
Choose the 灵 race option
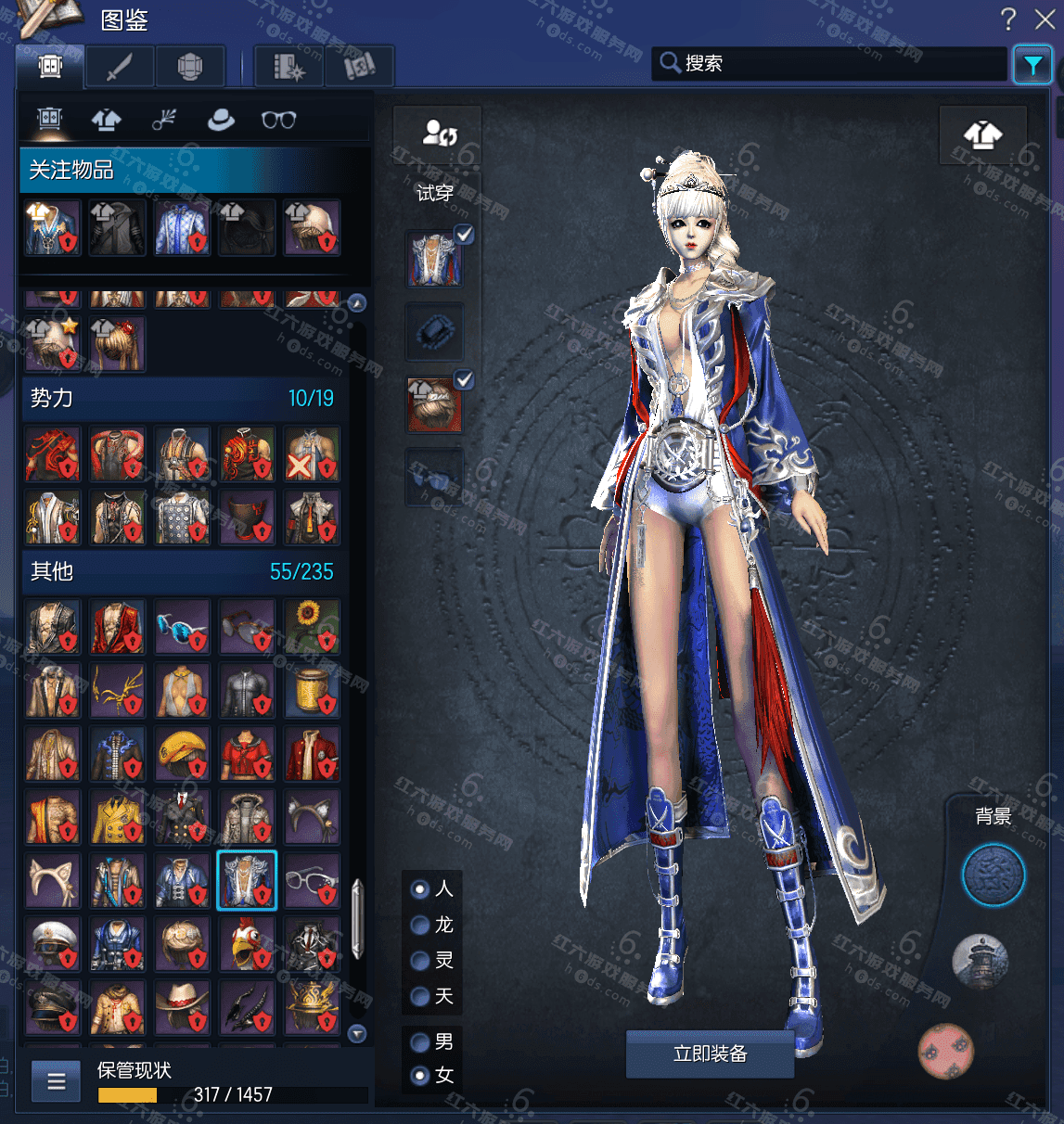[420, 960]
